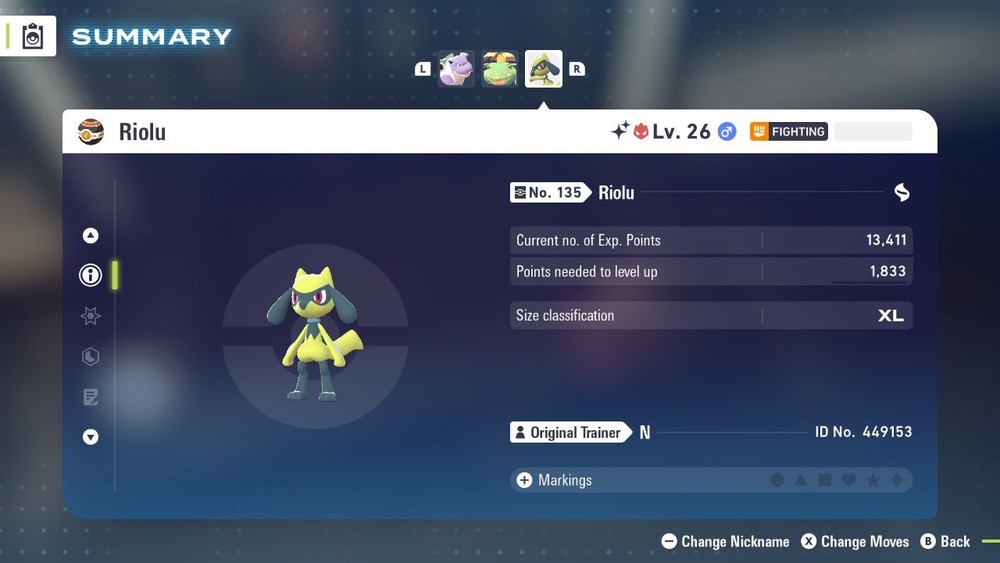Switch to the star-shaped page tab

90,316
